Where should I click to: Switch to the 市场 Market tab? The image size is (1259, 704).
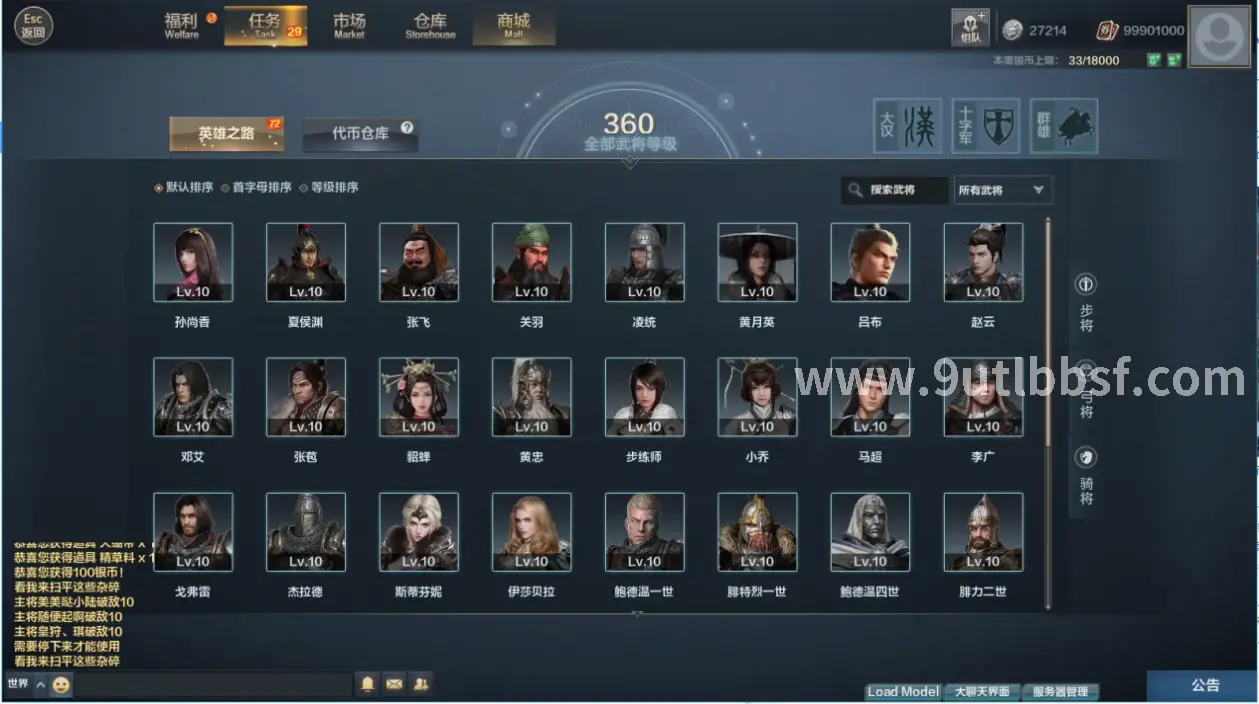point(349,25)
